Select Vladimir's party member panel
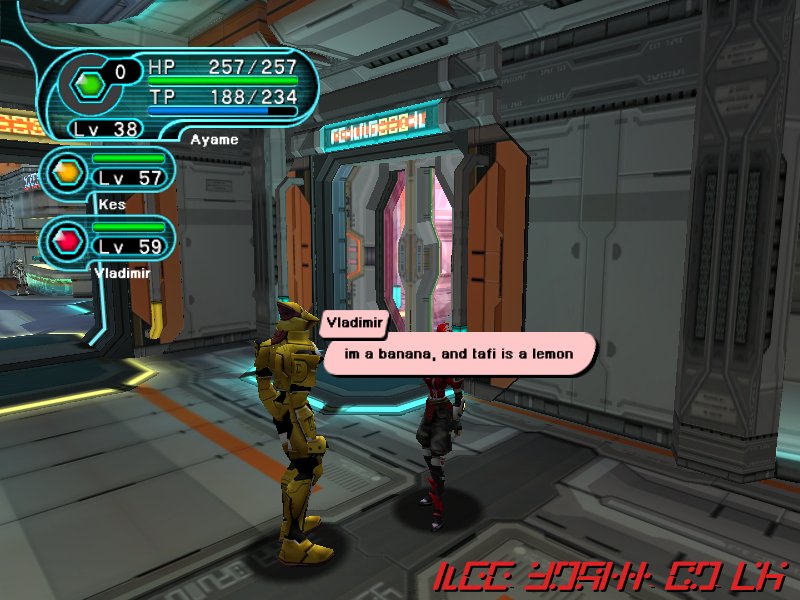Viewport: 800px width, 600px height. 112,240
